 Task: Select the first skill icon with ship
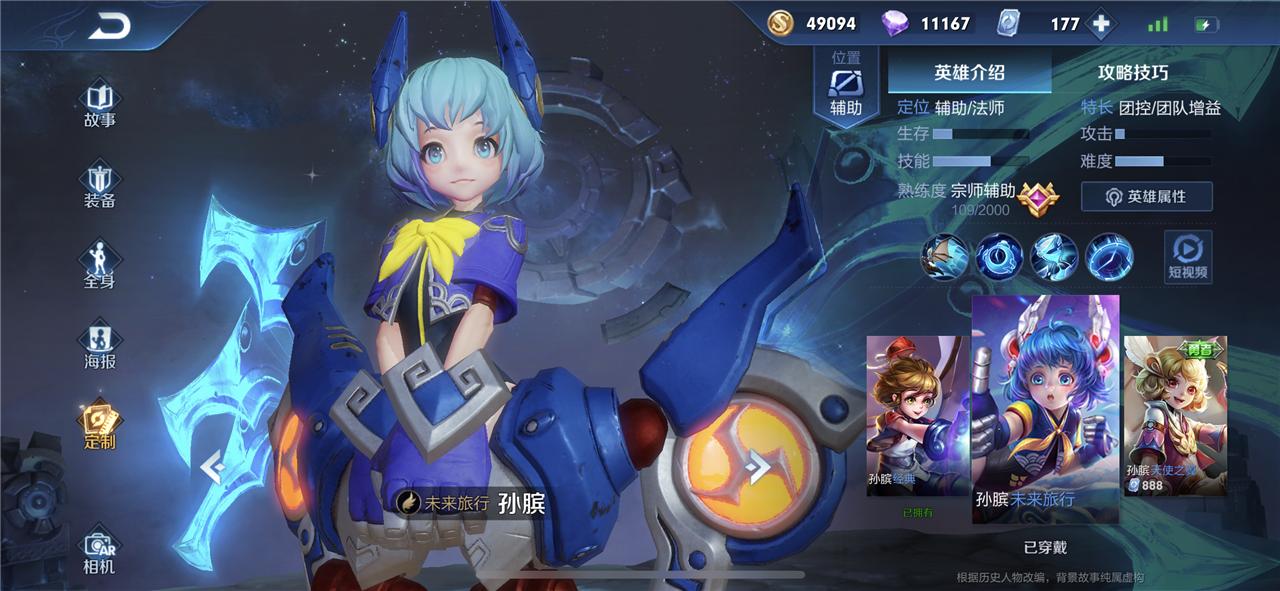pyautogui.click(x=945, y=256)
